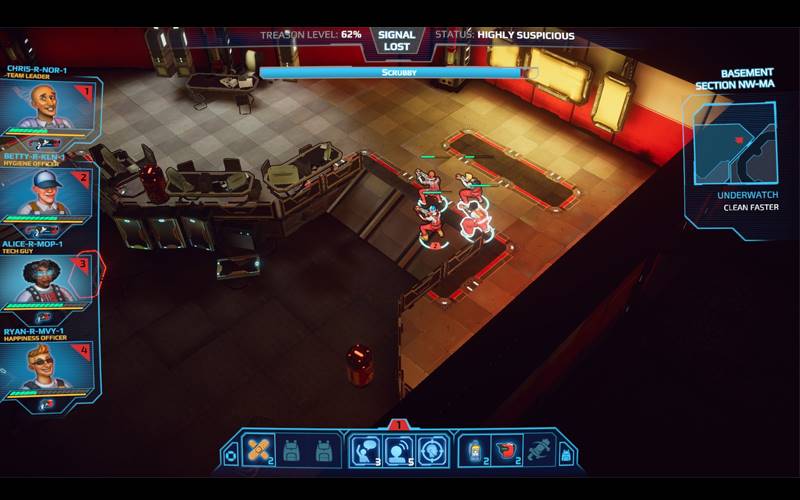Open the Underwatch clean faster objective
Viewport: 800px width, 500px height.
(747, 202)
